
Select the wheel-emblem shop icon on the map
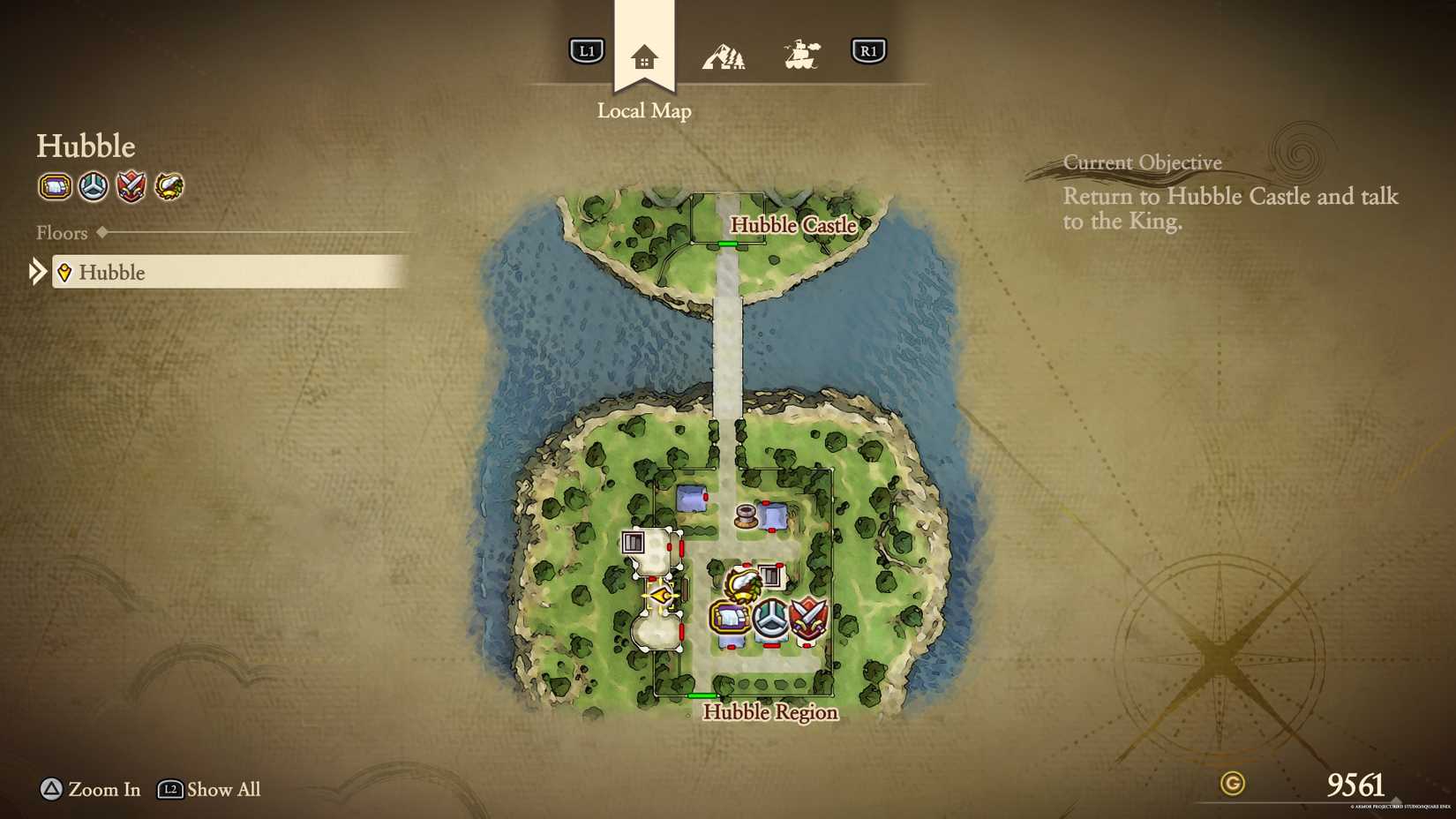point(769,618)
